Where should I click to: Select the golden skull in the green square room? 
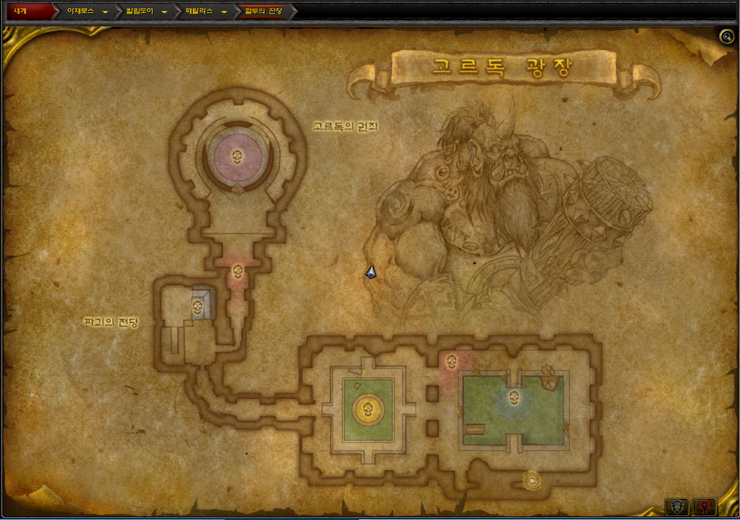click(x=366, y=409)
